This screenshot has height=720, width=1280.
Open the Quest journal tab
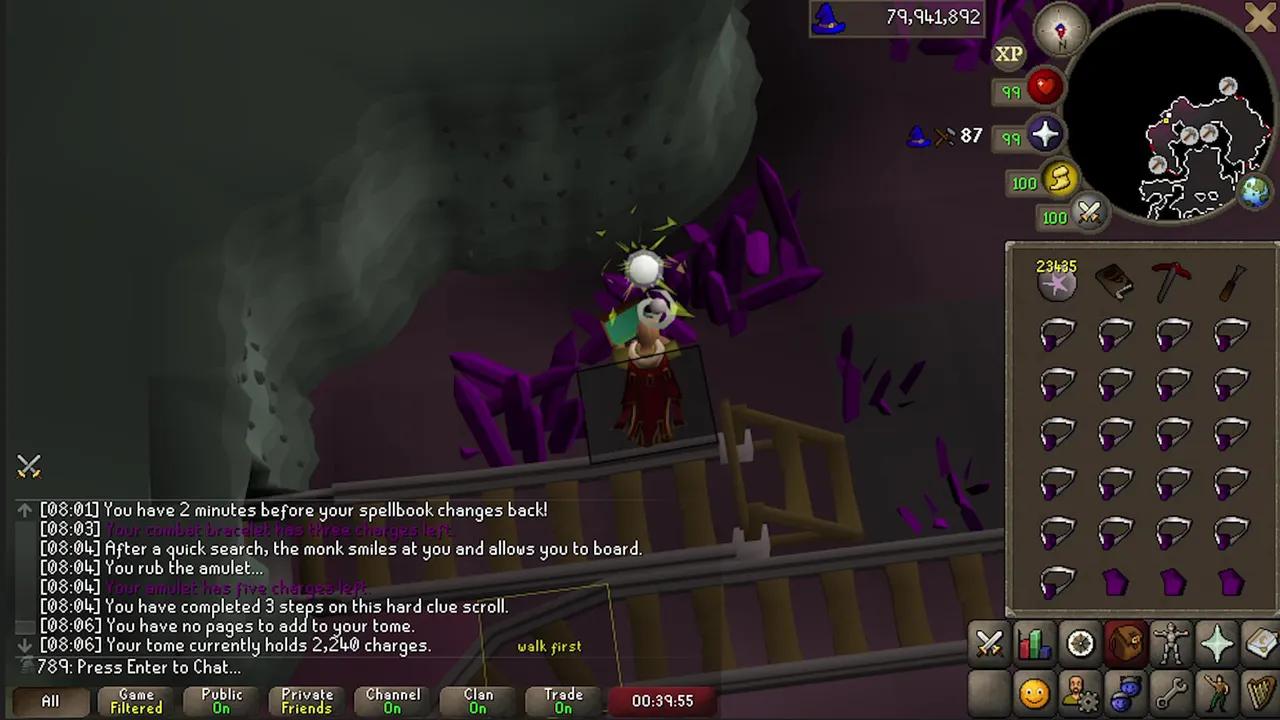(x=1080, y=643)
